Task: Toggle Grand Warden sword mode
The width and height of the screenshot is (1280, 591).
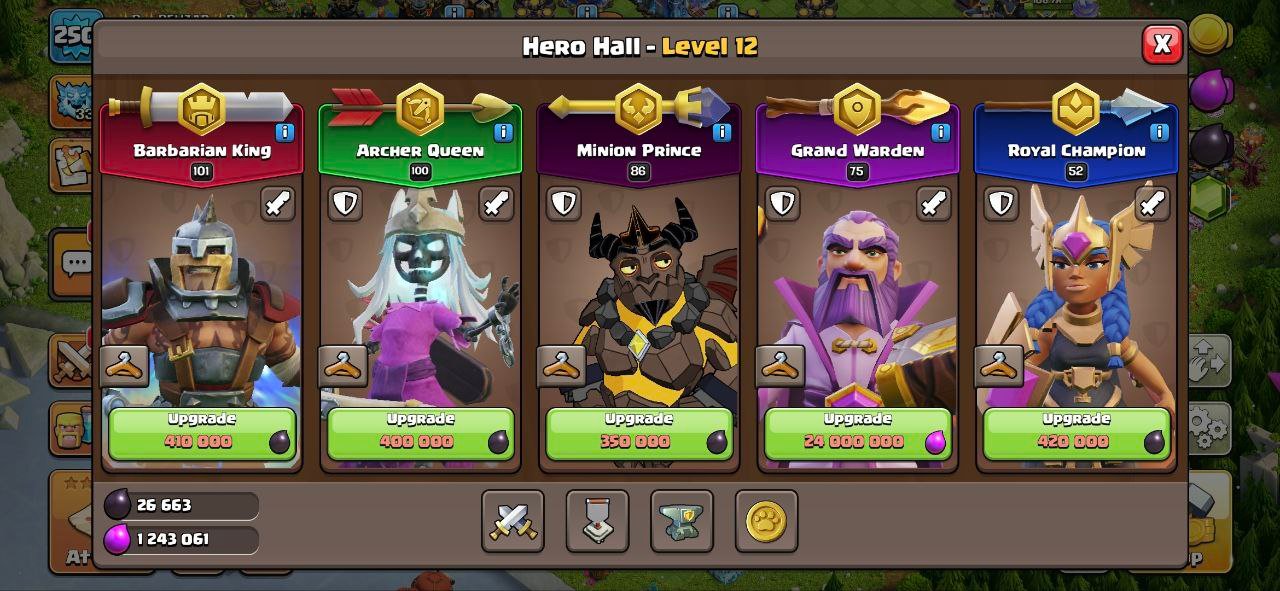Action: click(x=933, y=203)
